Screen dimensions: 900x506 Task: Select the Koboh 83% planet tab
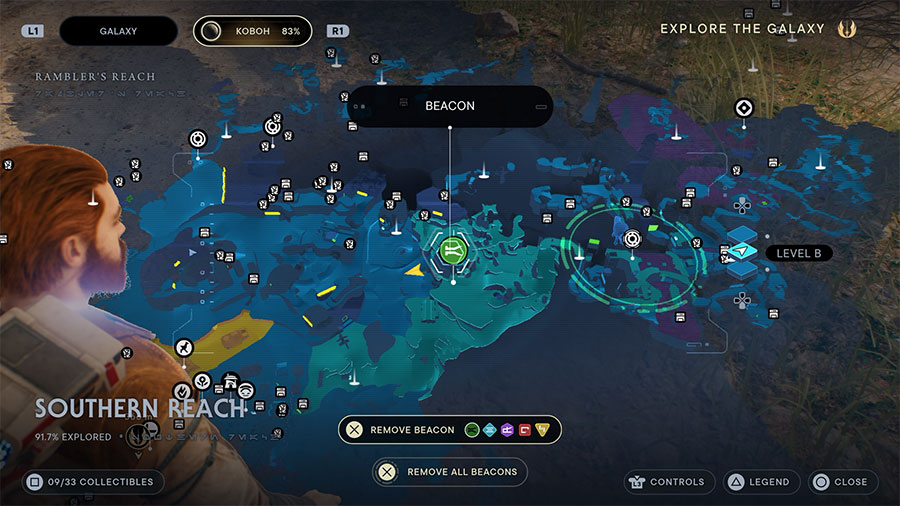(x=252, y=31)
